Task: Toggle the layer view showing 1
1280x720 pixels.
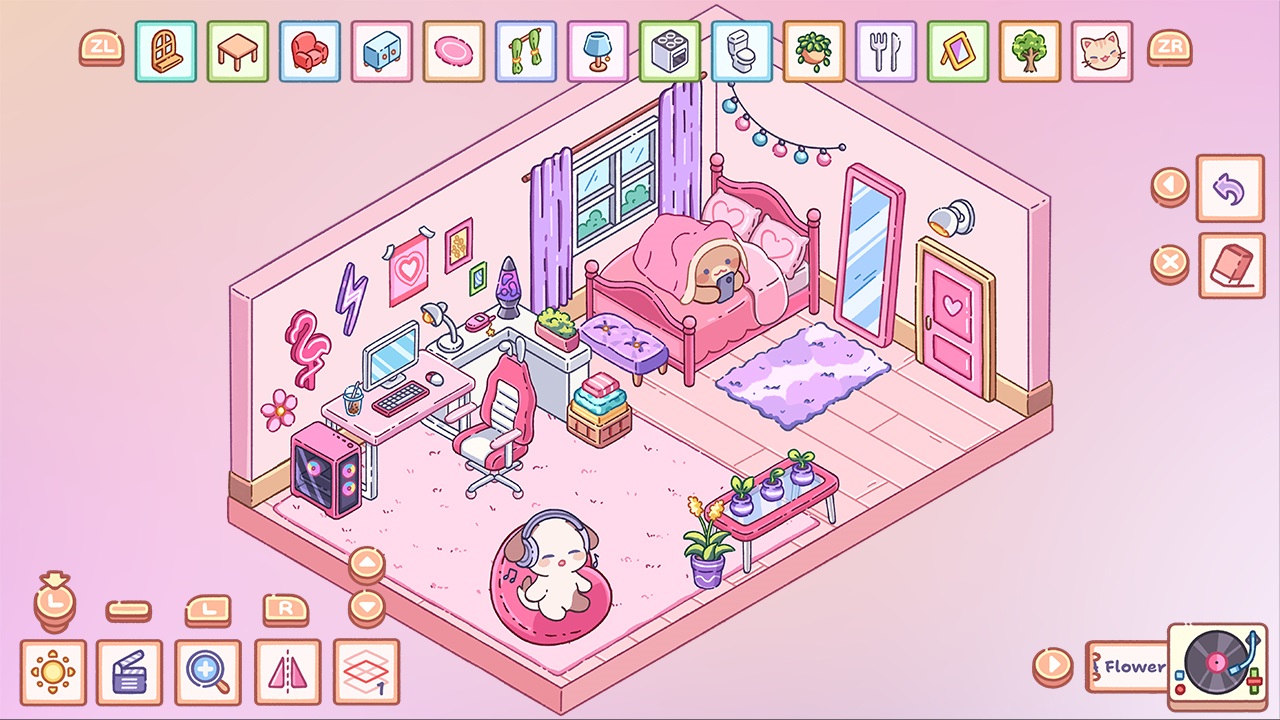Action: click(365, 672)
